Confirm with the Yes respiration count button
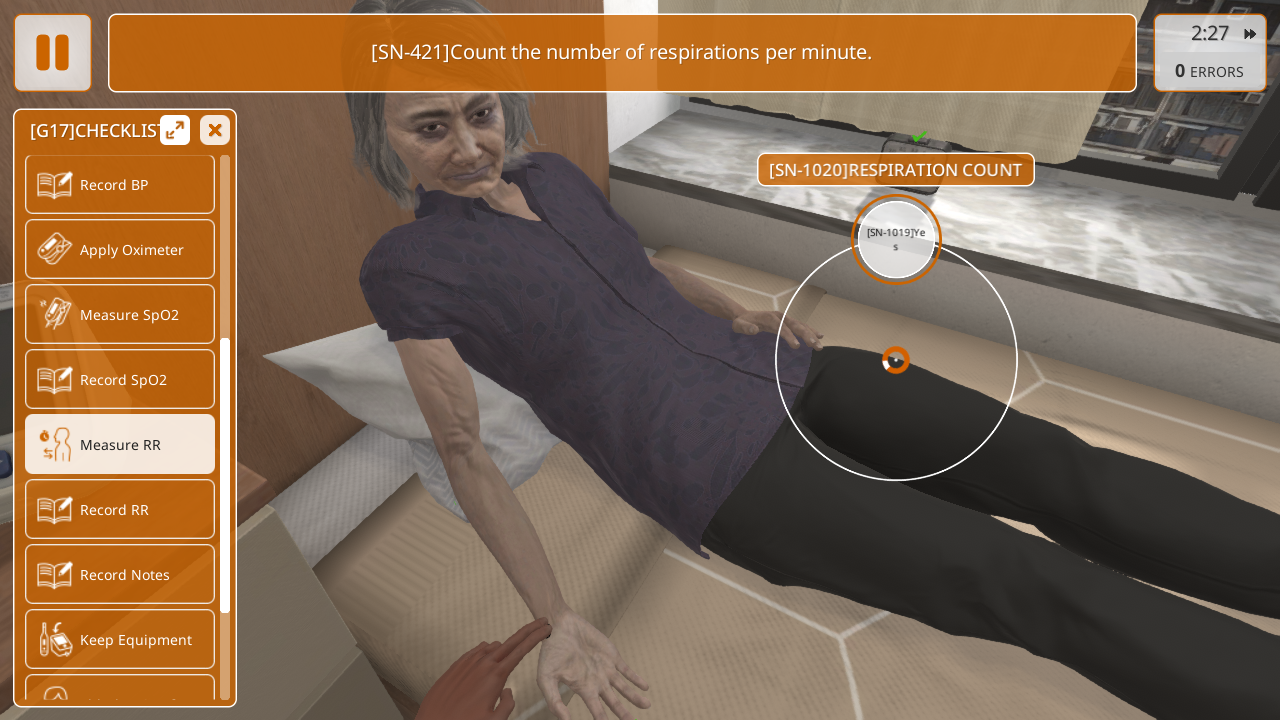The height and width of the screenshot is (720, 1280). [x=896, y=239]
